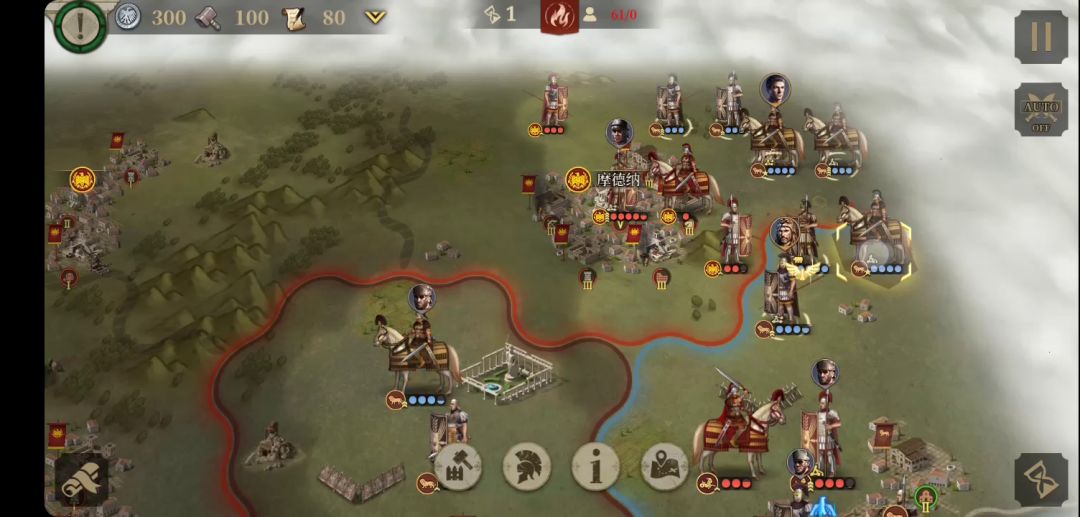Pause the game
The image size is (1080, 517).
[x=1041, y=37]
